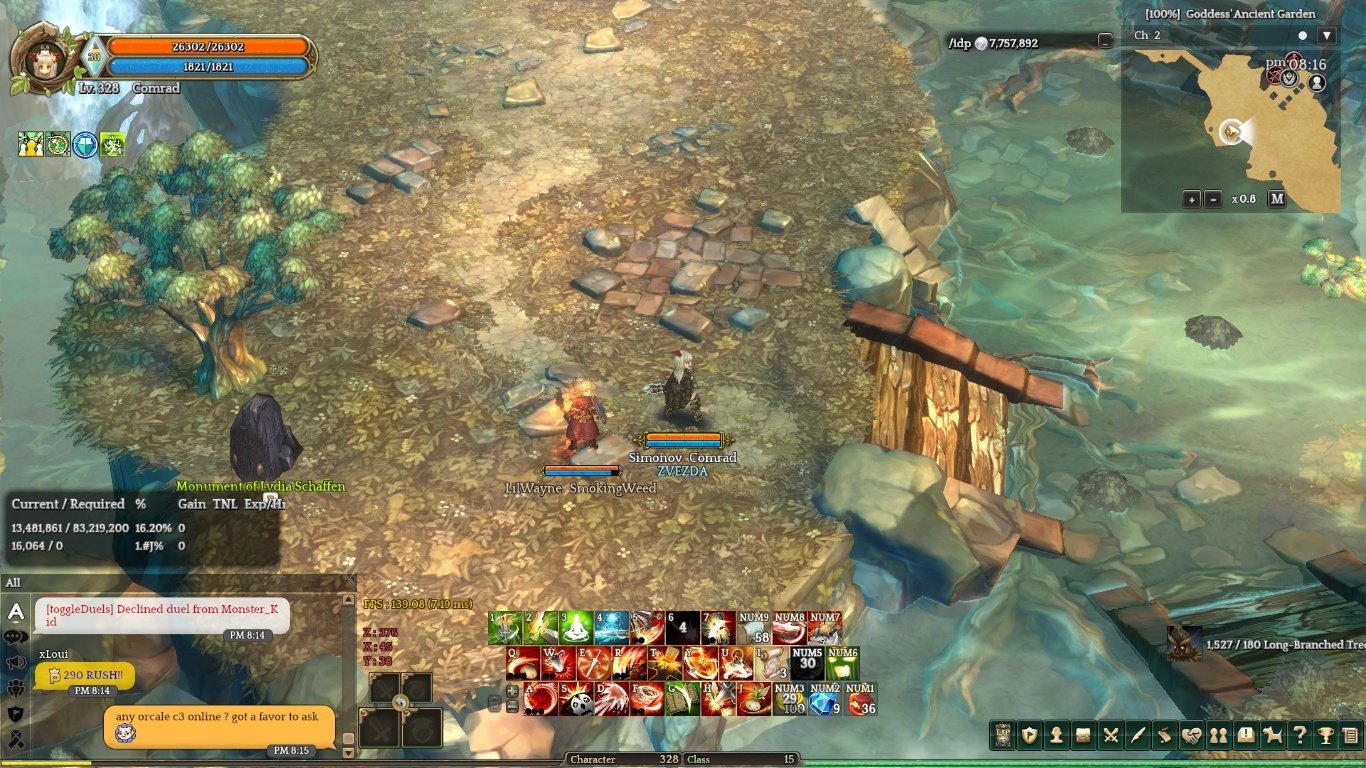Open the companion pet menu icon

click(1272, 736)
